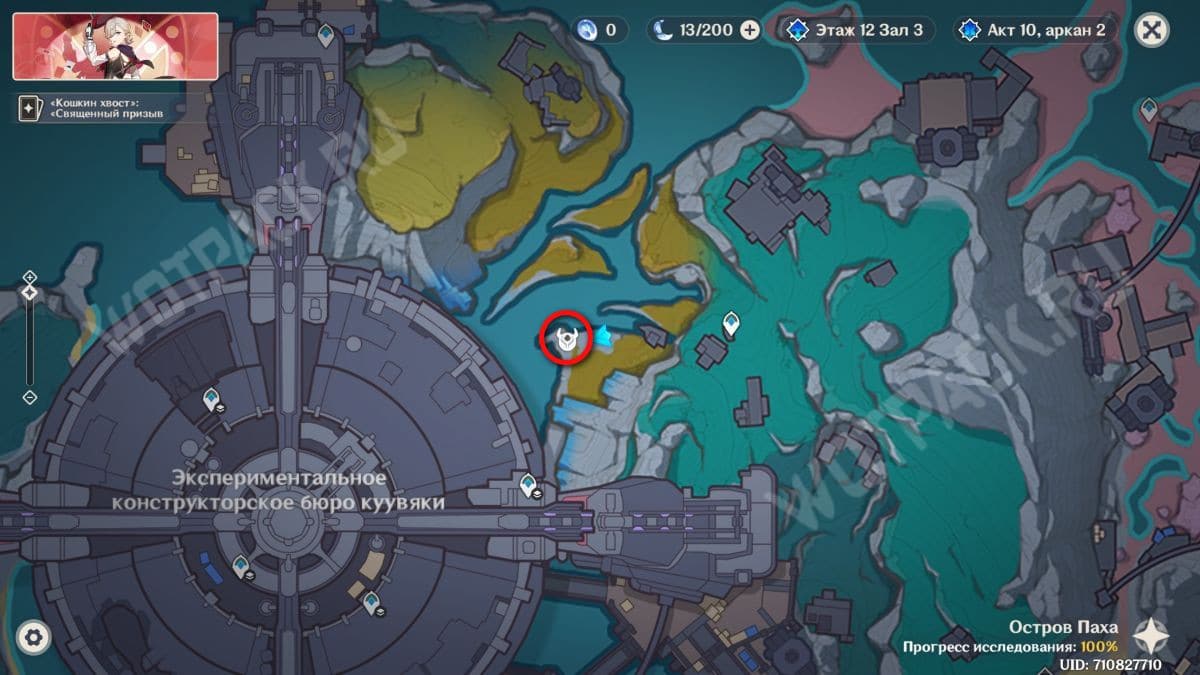Select the boss marker inside the red circle
1200x675 pixels.
pyautogui.click(x=567, y=340)
